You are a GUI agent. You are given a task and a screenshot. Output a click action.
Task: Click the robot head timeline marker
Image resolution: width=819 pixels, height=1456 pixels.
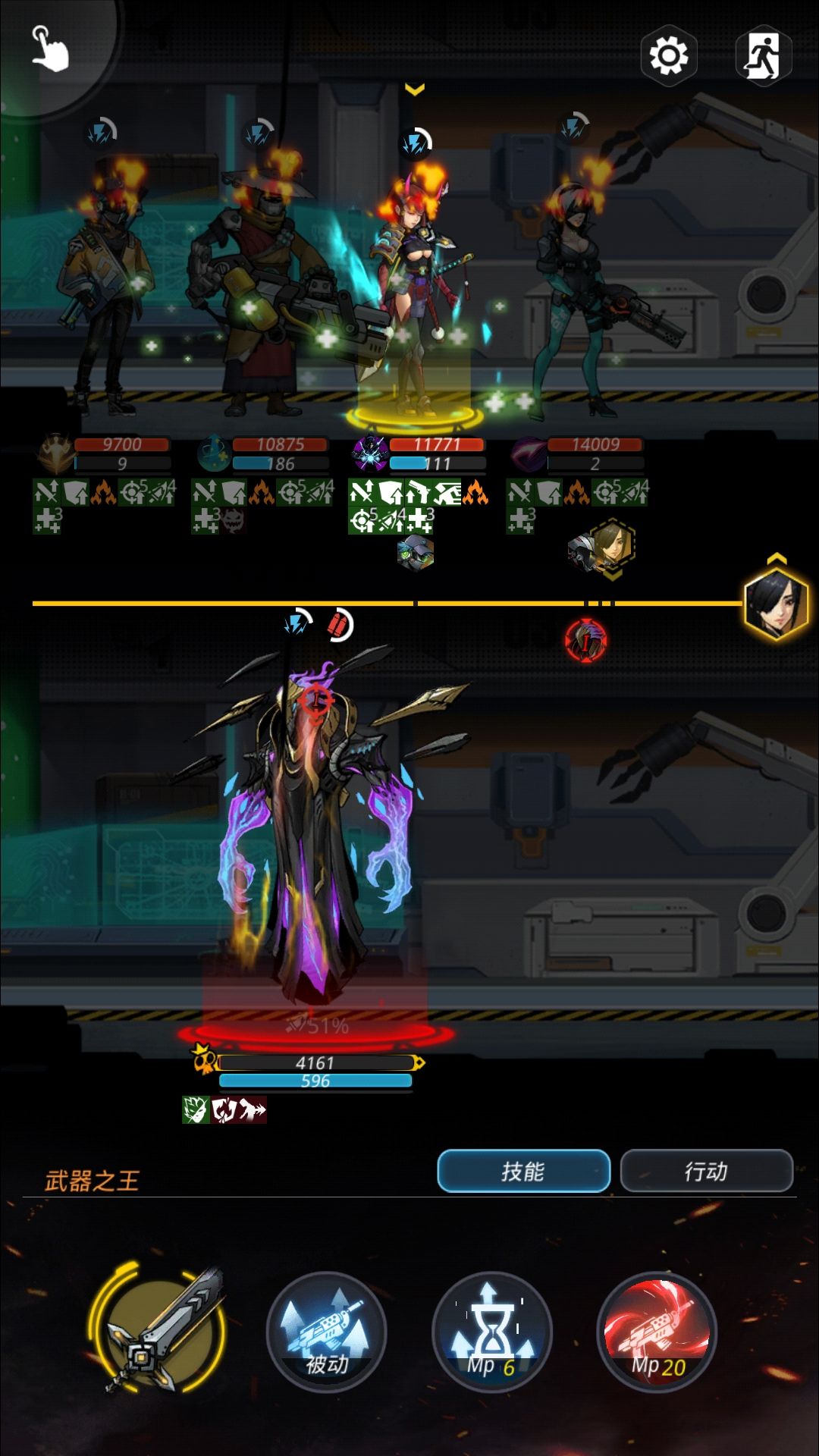click(x=415, y=551)
